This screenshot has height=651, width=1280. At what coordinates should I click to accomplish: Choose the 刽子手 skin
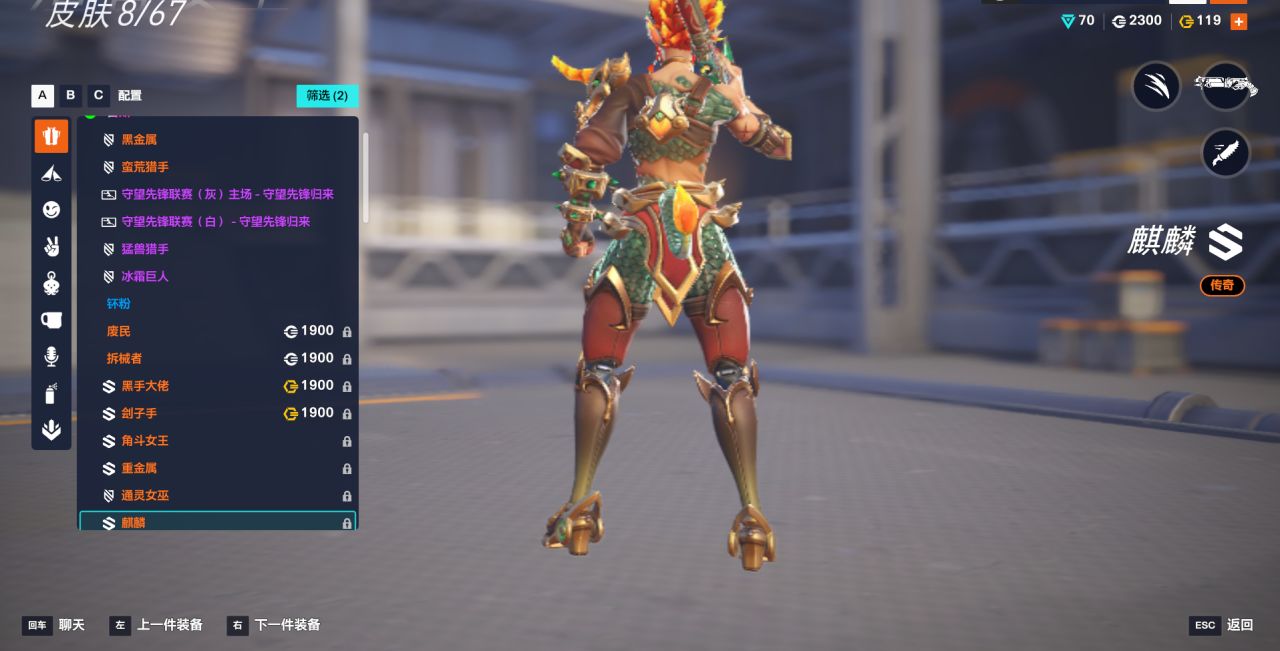click(x=139, y=413)
